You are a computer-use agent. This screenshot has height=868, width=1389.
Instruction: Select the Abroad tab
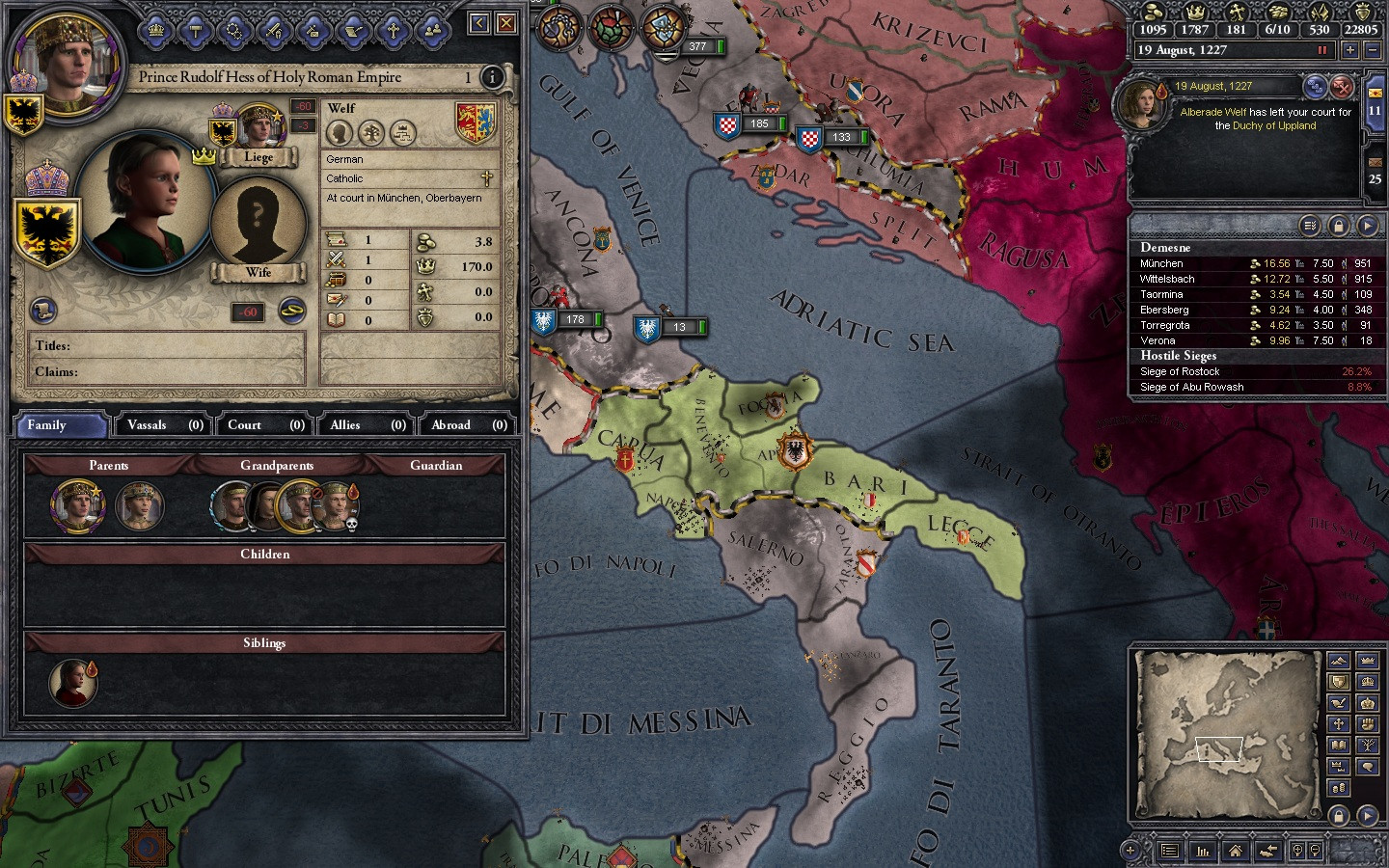click(x=468, y=424)
